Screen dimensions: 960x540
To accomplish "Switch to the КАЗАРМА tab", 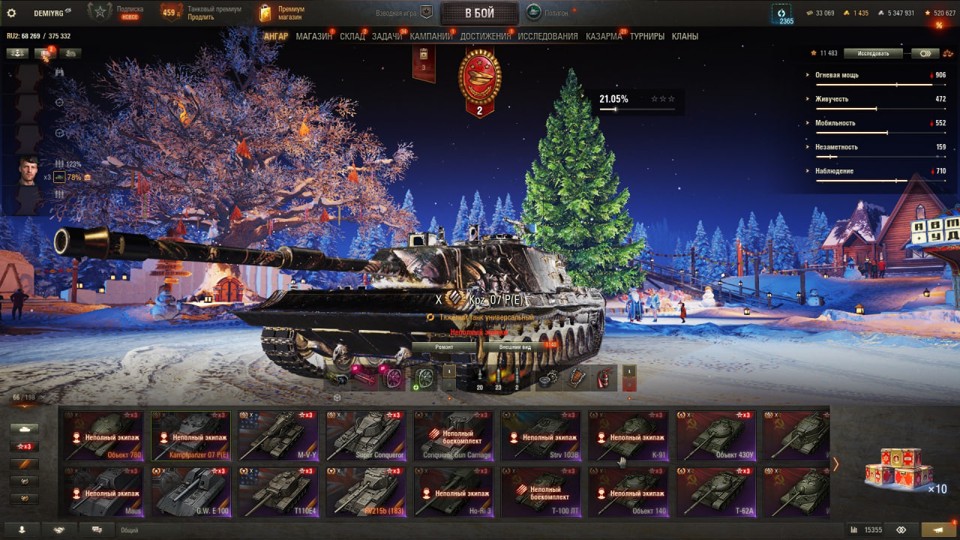I will [603, 36].
